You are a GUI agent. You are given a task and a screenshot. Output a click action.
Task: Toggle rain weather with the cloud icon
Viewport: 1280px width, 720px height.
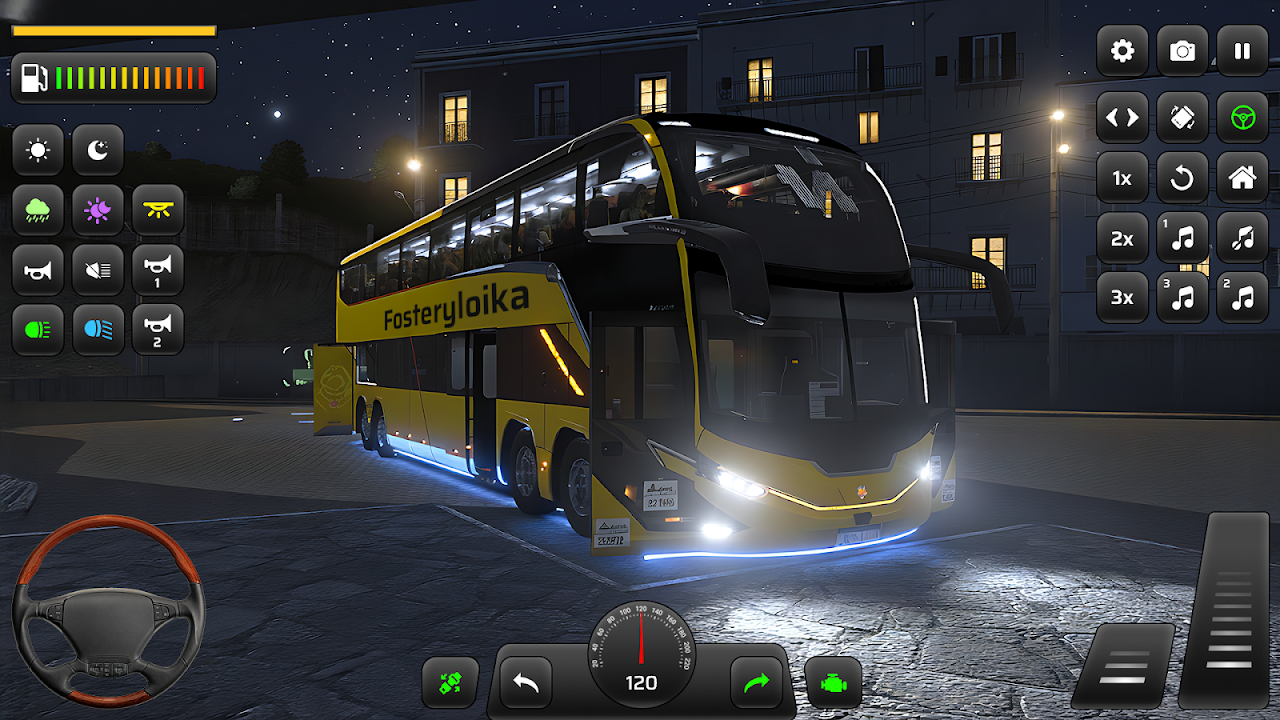coord(38,210)
